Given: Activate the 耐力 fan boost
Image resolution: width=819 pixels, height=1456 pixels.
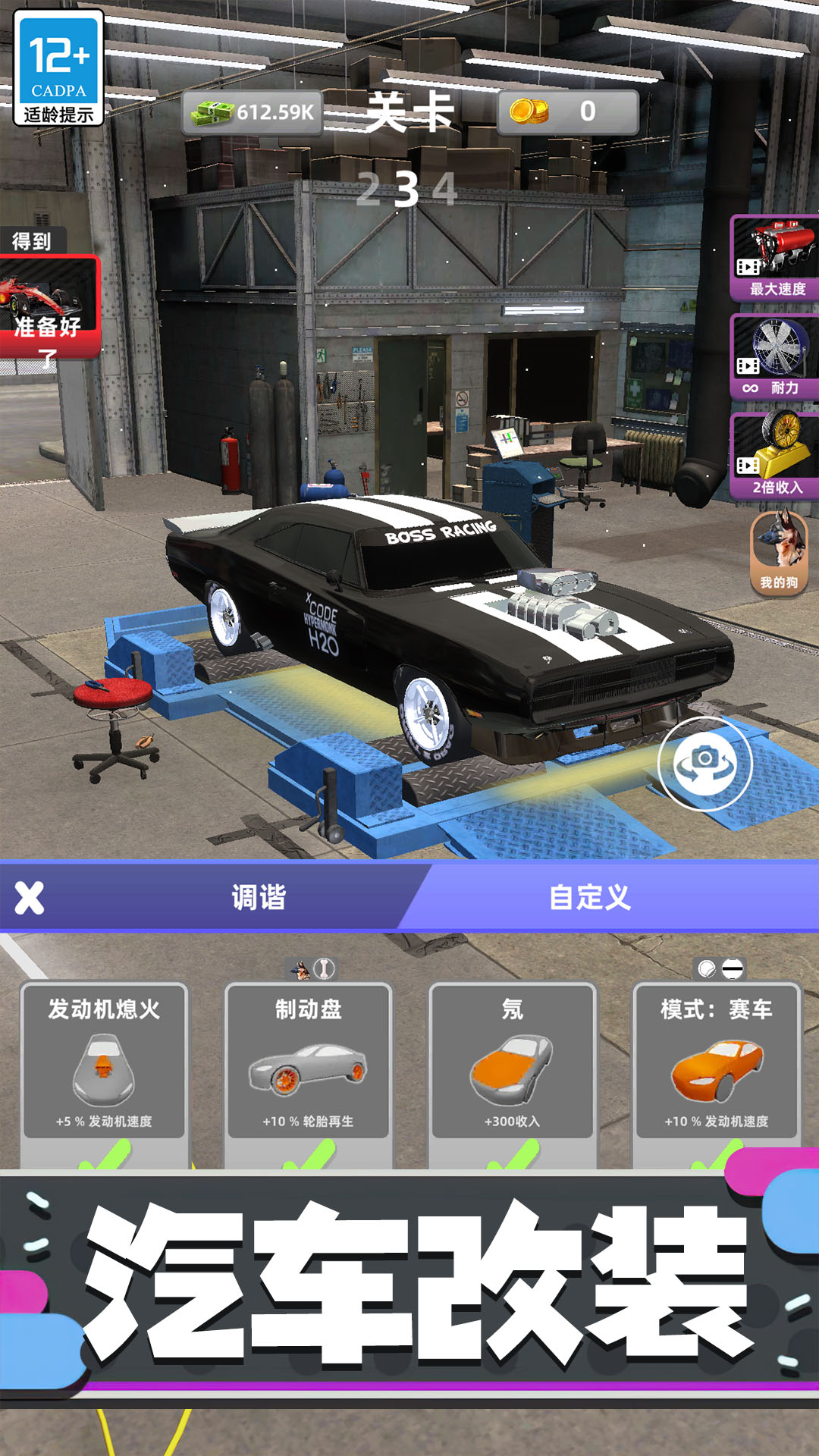Looking at the screenshot, I should tap(775, 356).
